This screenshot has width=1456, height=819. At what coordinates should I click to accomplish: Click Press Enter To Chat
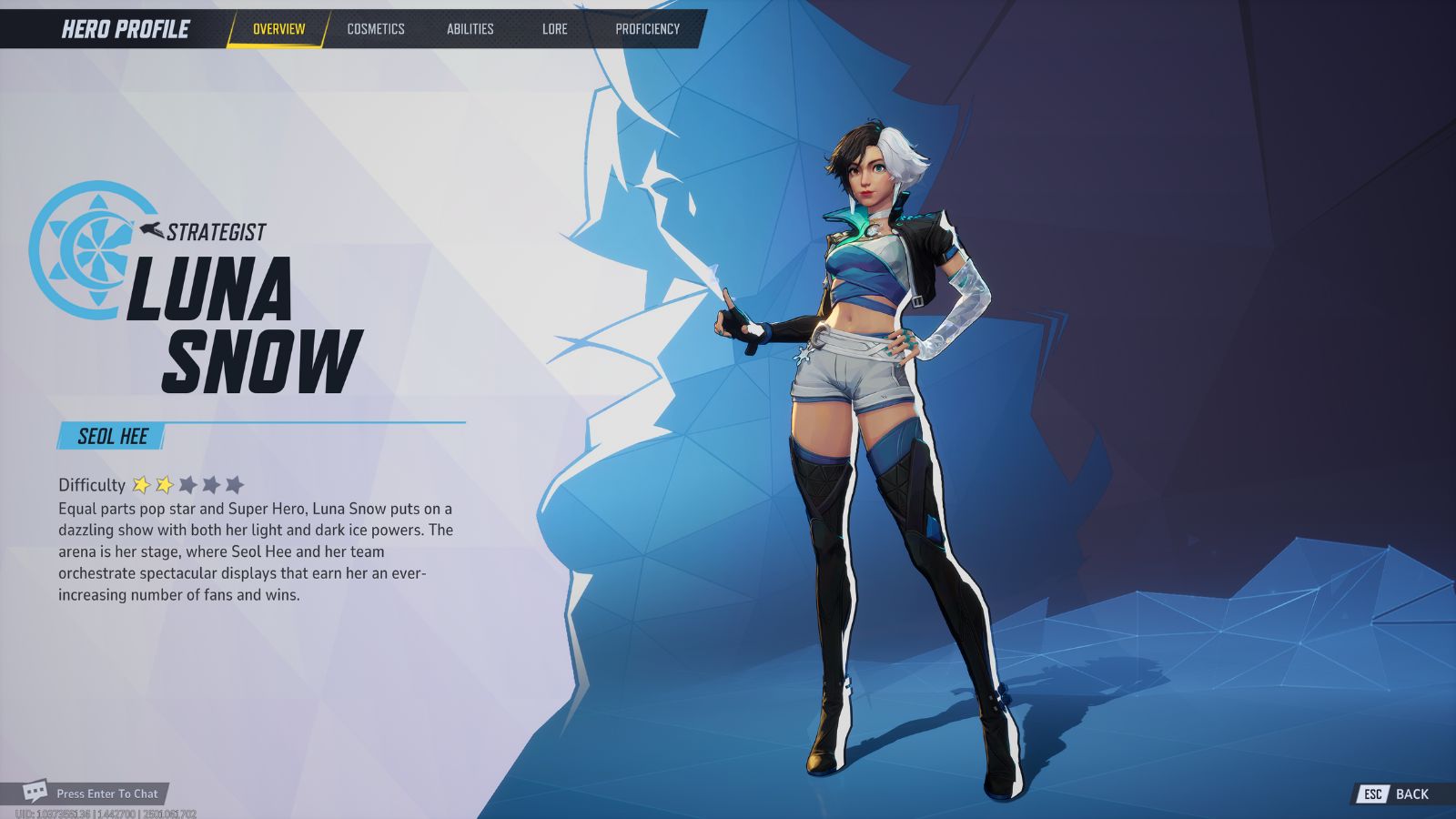(106, 793)
